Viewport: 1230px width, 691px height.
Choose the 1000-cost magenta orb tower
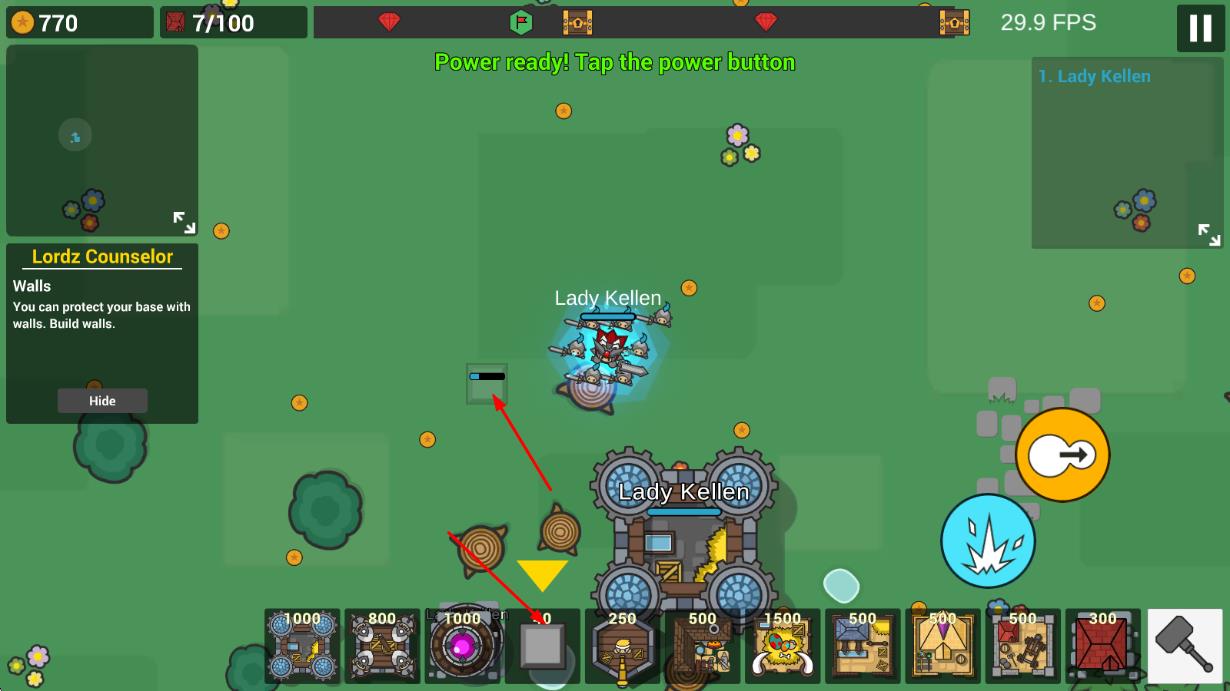[x=462, y=646]
